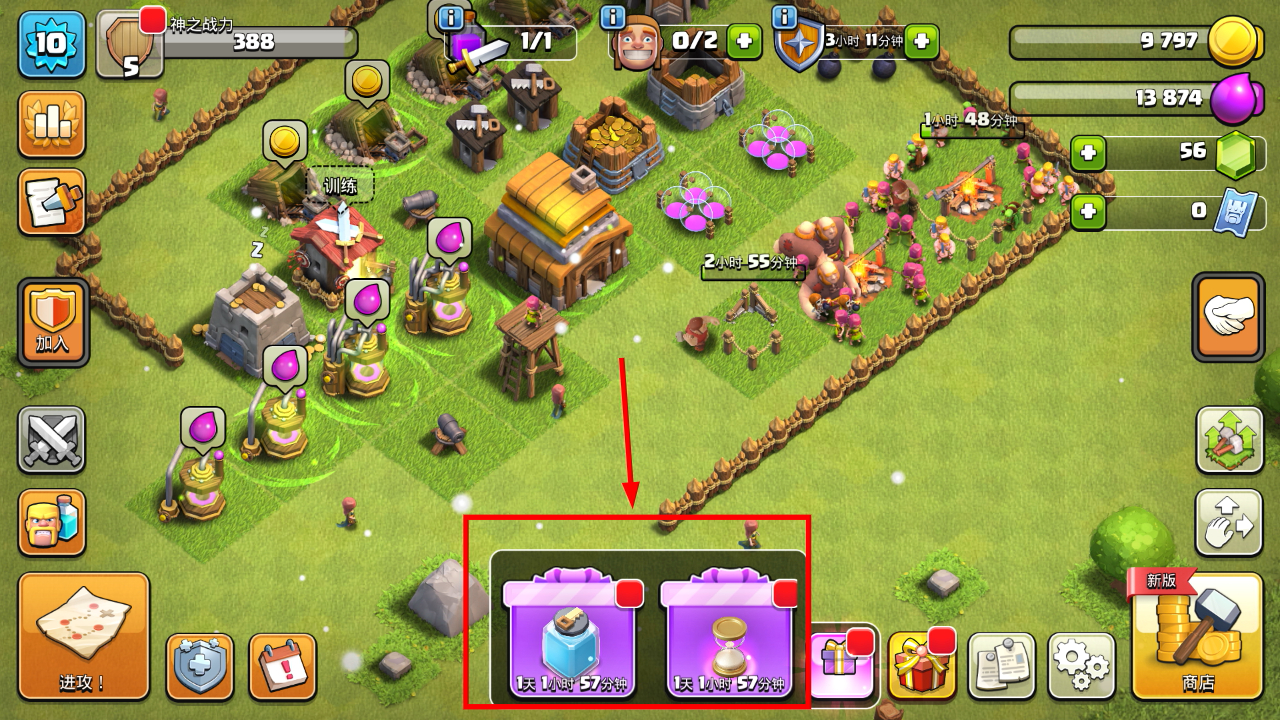Open the pink gift box button

coord(842,660)
